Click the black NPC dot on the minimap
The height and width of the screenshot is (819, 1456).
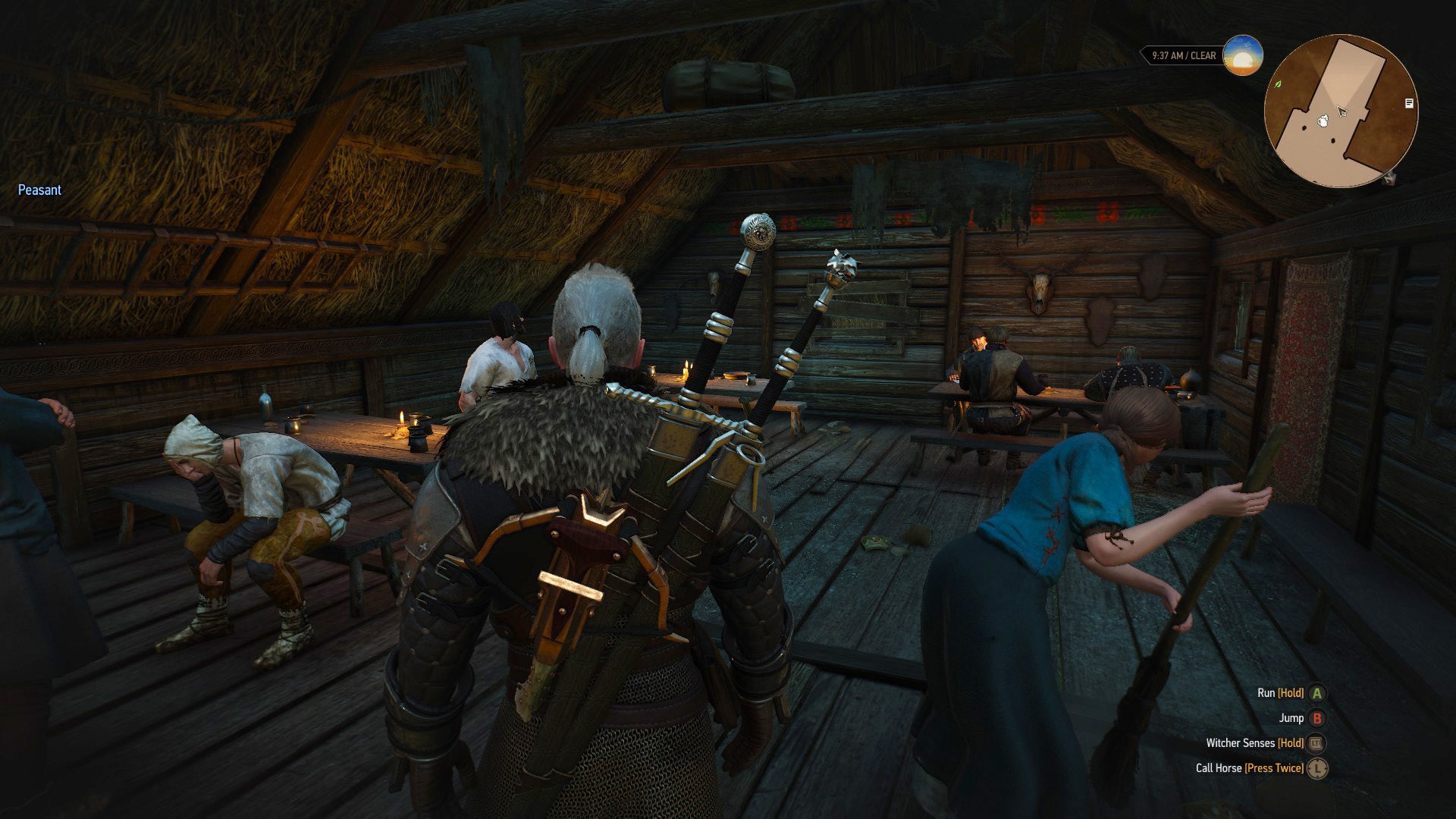pos(1304,127)
